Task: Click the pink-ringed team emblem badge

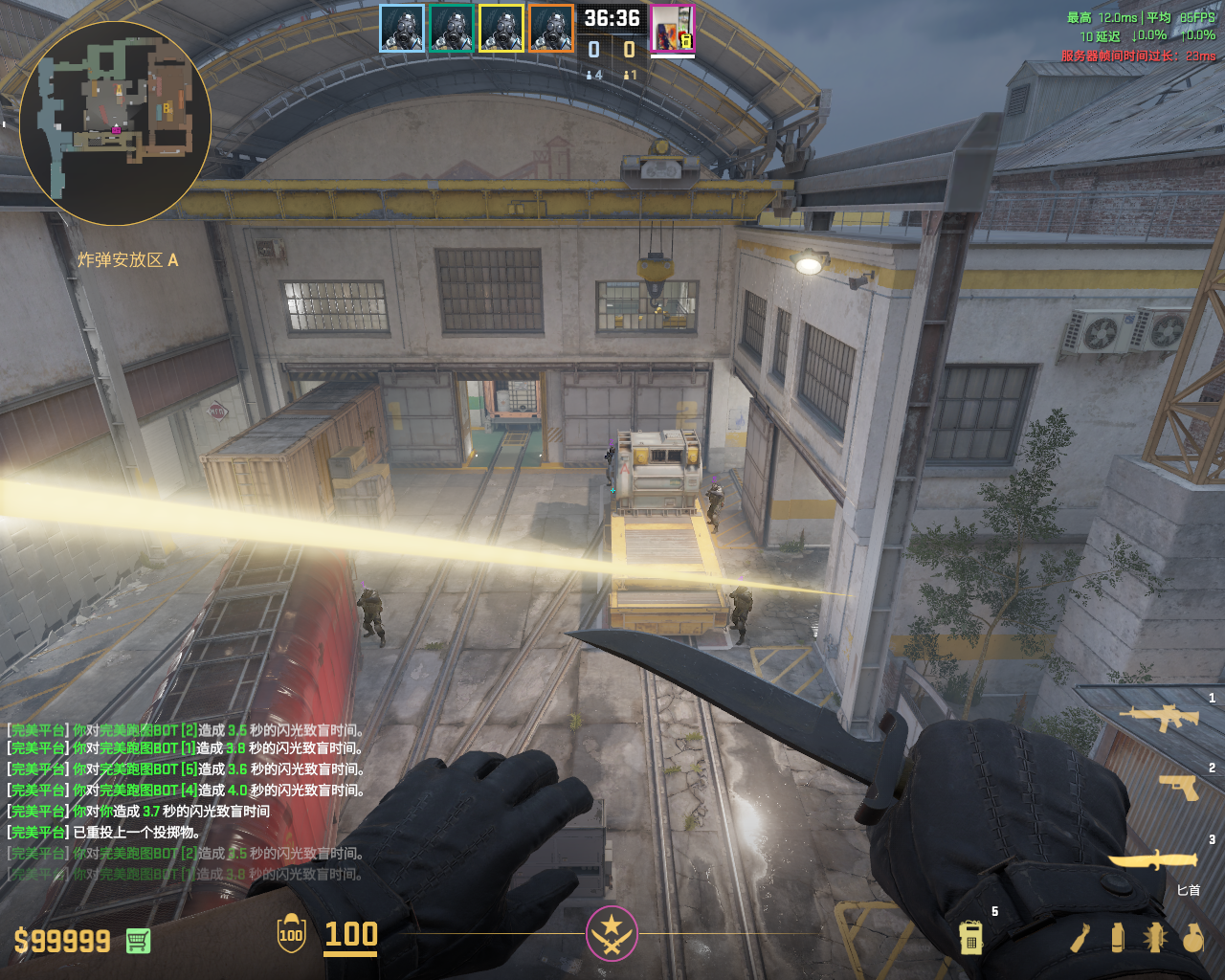Action: (x=612, y=932)
